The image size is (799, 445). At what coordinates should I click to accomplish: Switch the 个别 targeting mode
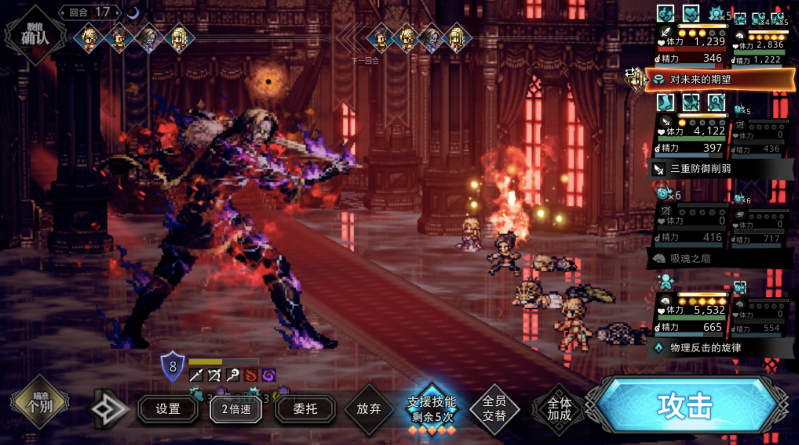pos(38,405)
